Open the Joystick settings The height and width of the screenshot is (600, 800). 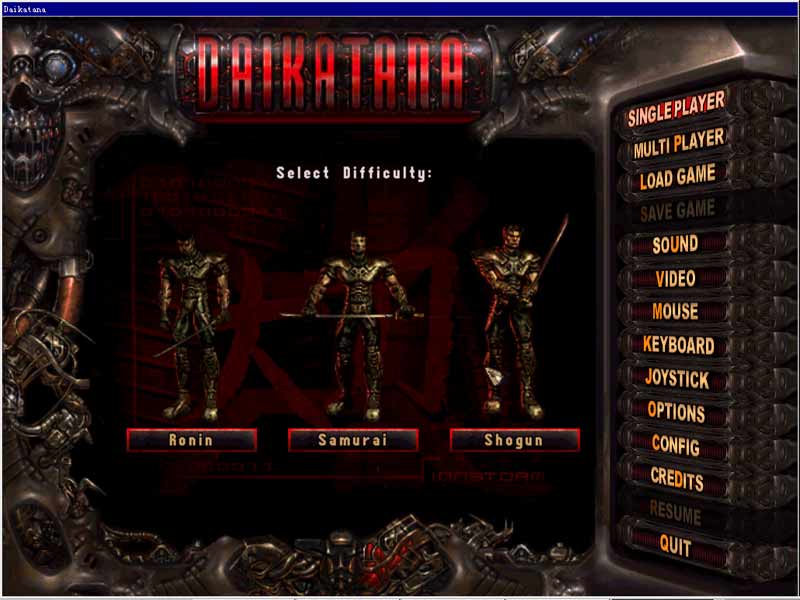click(677, 379)
